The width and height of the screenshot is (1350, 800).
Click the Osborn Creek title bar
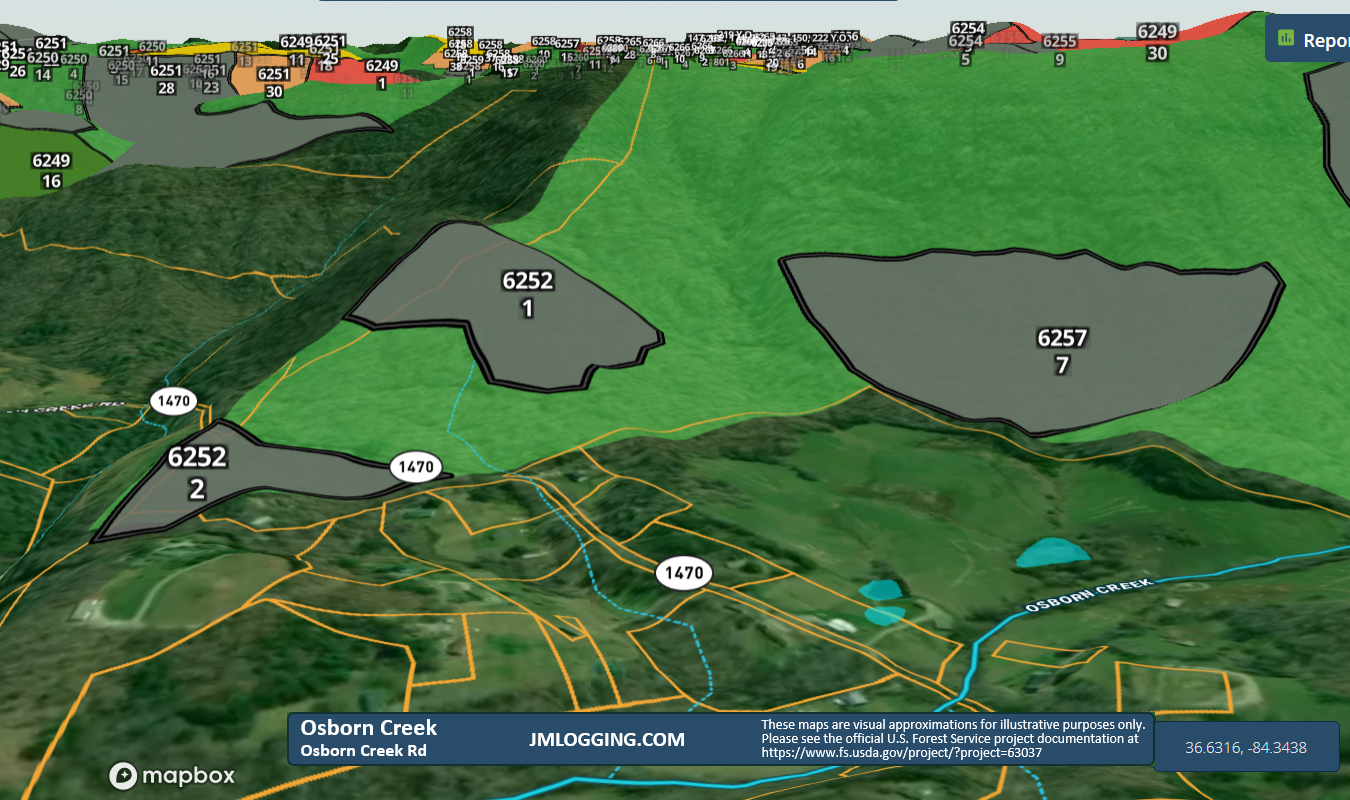[x=370, y=728]
